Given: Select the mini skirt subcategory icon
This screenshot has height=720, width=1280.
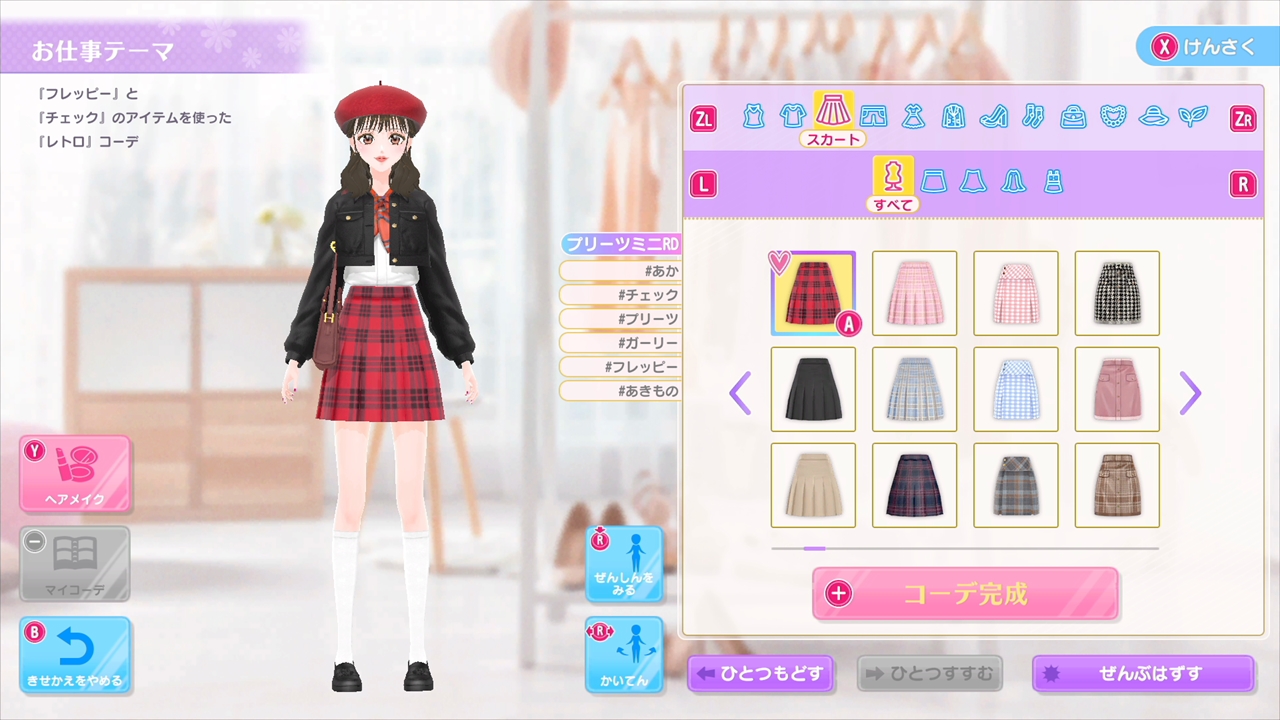Looking at the screenshot, I should tap(935, 180).
